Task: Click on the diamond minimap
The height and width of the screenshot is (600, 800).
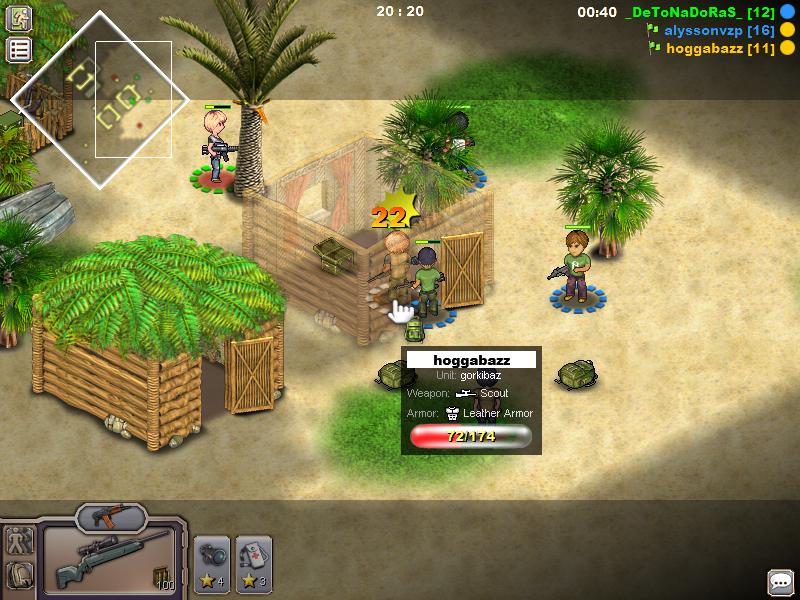Action: 99,98
